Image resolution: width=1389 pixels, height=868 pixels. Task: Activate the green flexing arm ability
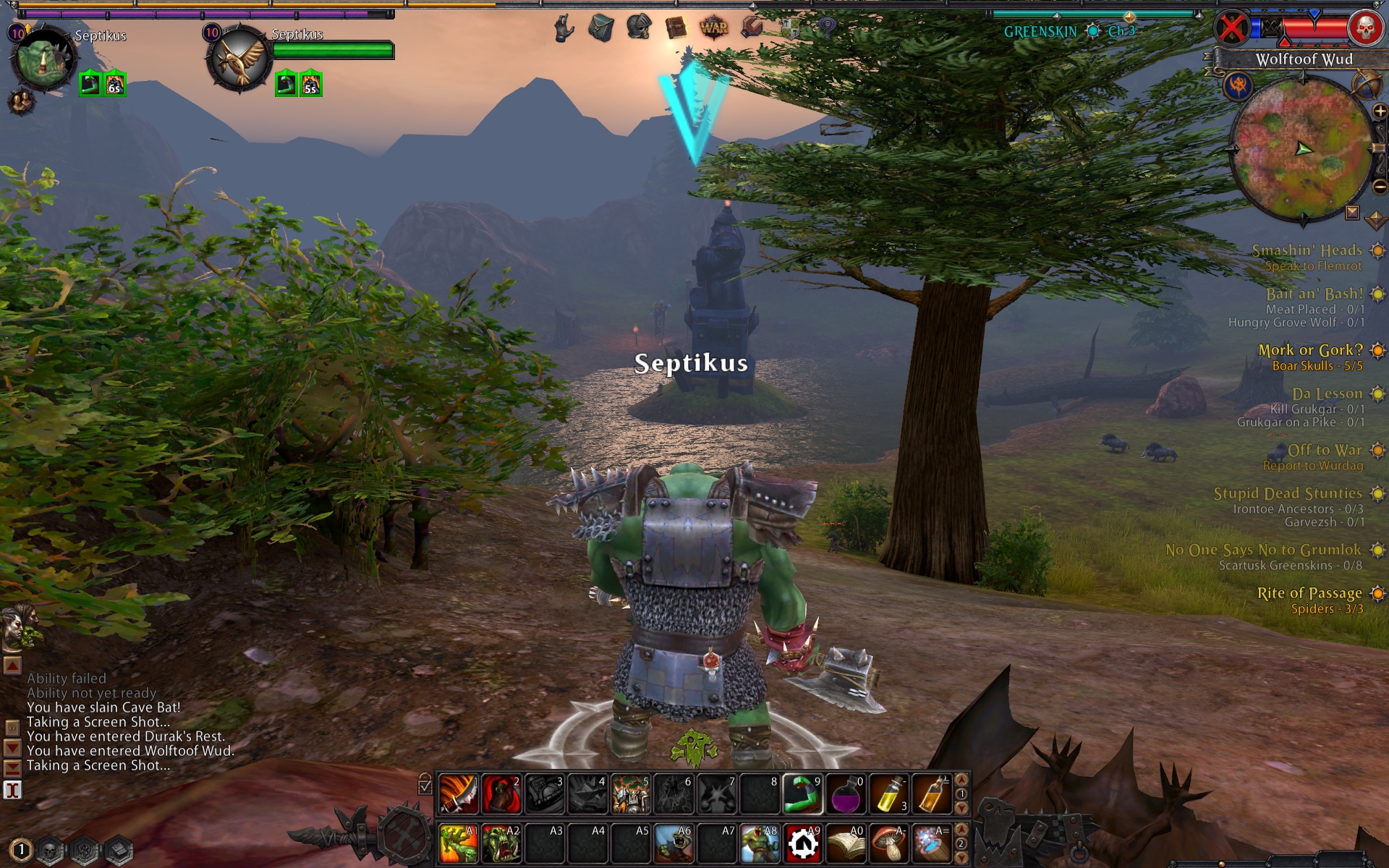(x=803, y=794)
